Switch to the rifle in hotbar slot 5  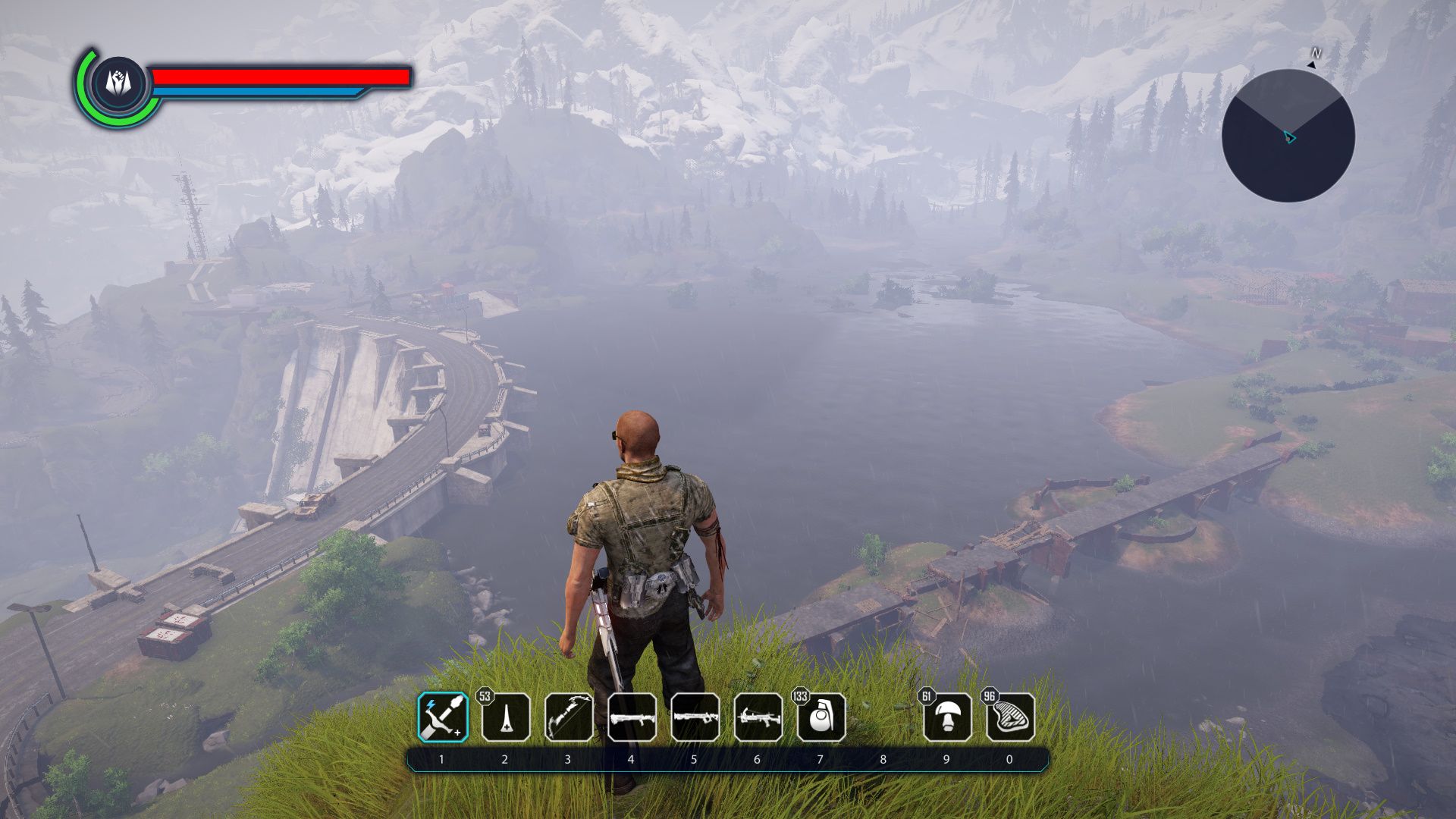695,717
